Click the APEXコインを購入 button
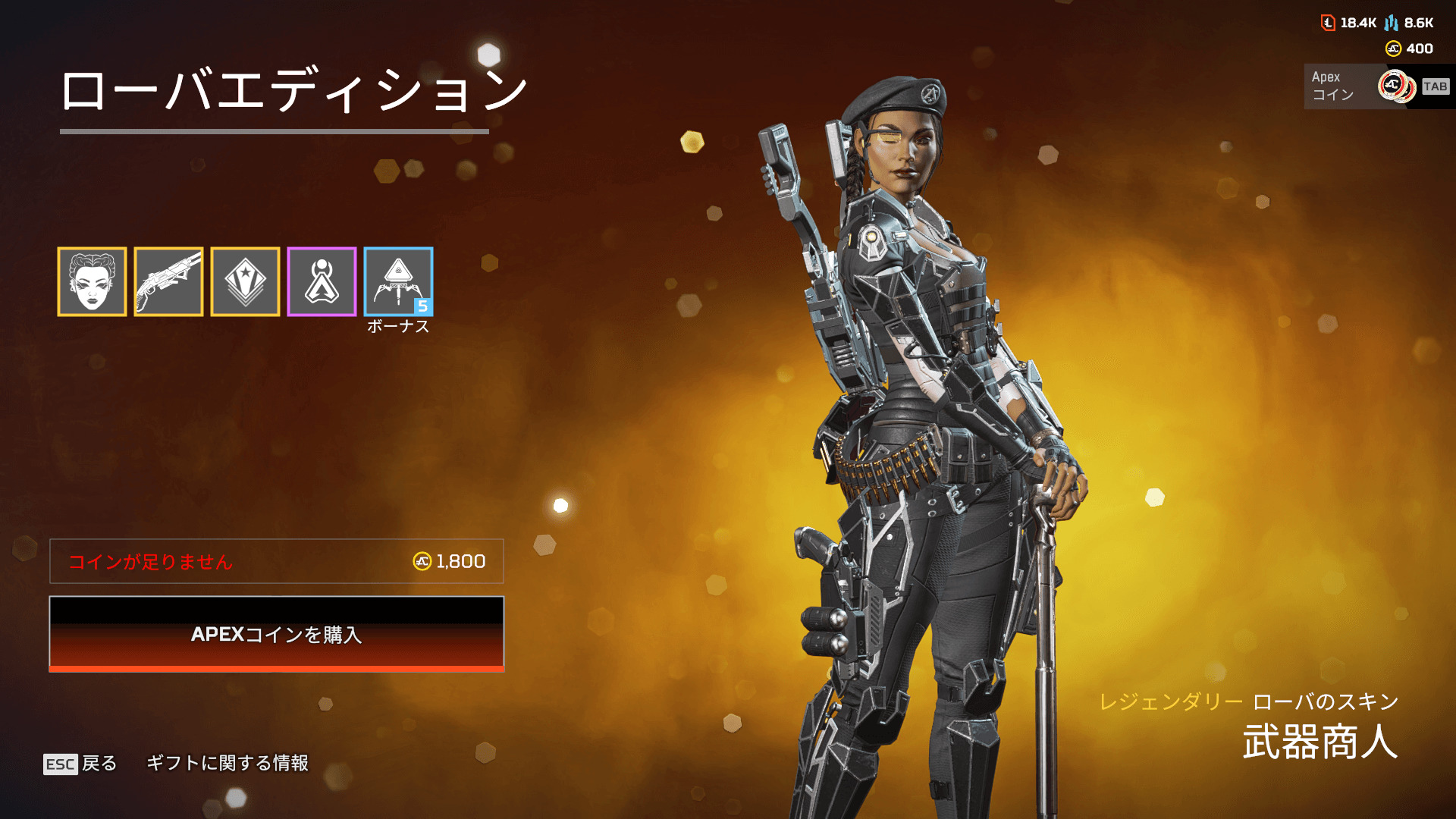 click(x=277, y=634)
